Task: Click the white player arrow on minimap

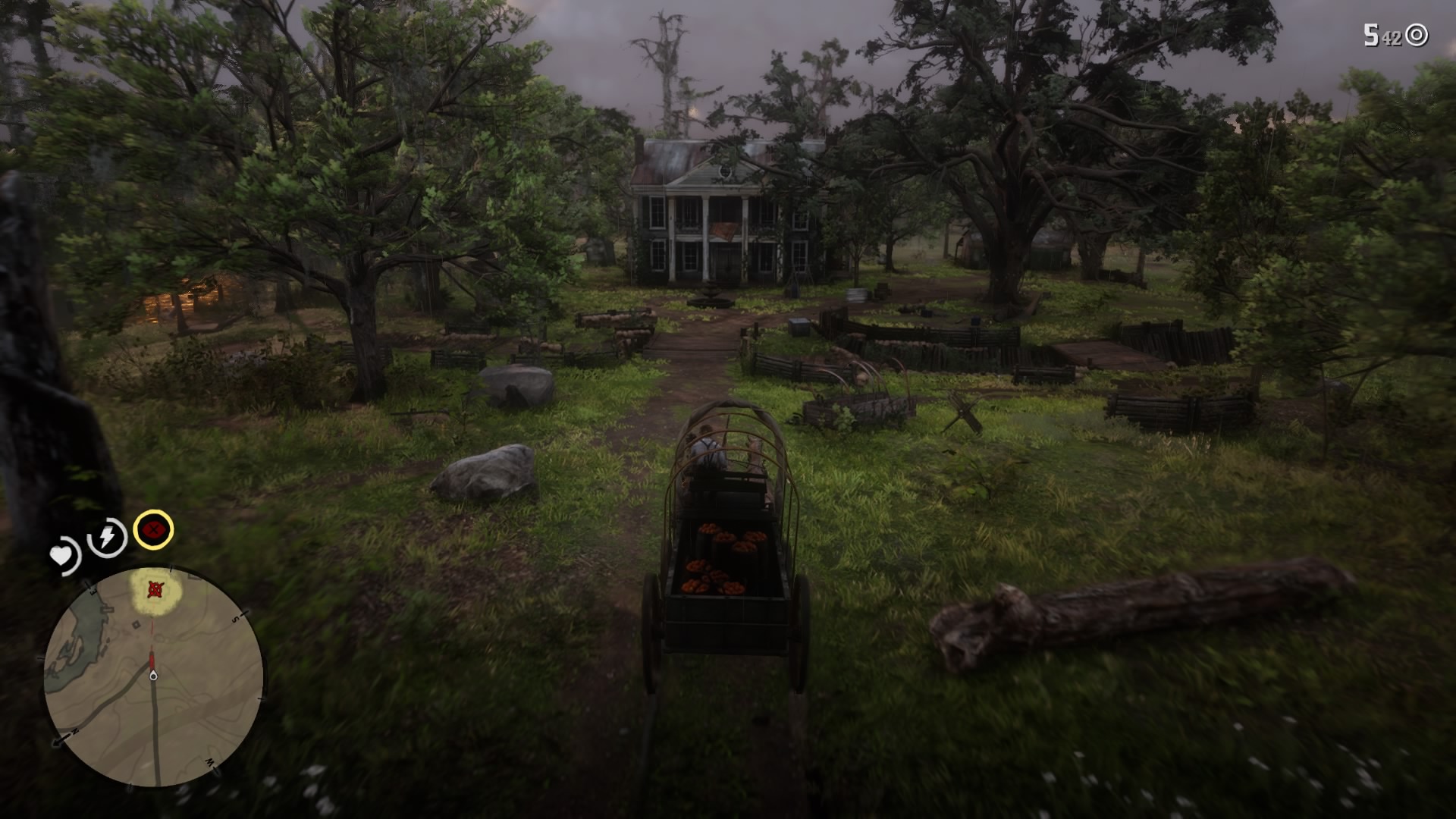Action: coord(153,674)
